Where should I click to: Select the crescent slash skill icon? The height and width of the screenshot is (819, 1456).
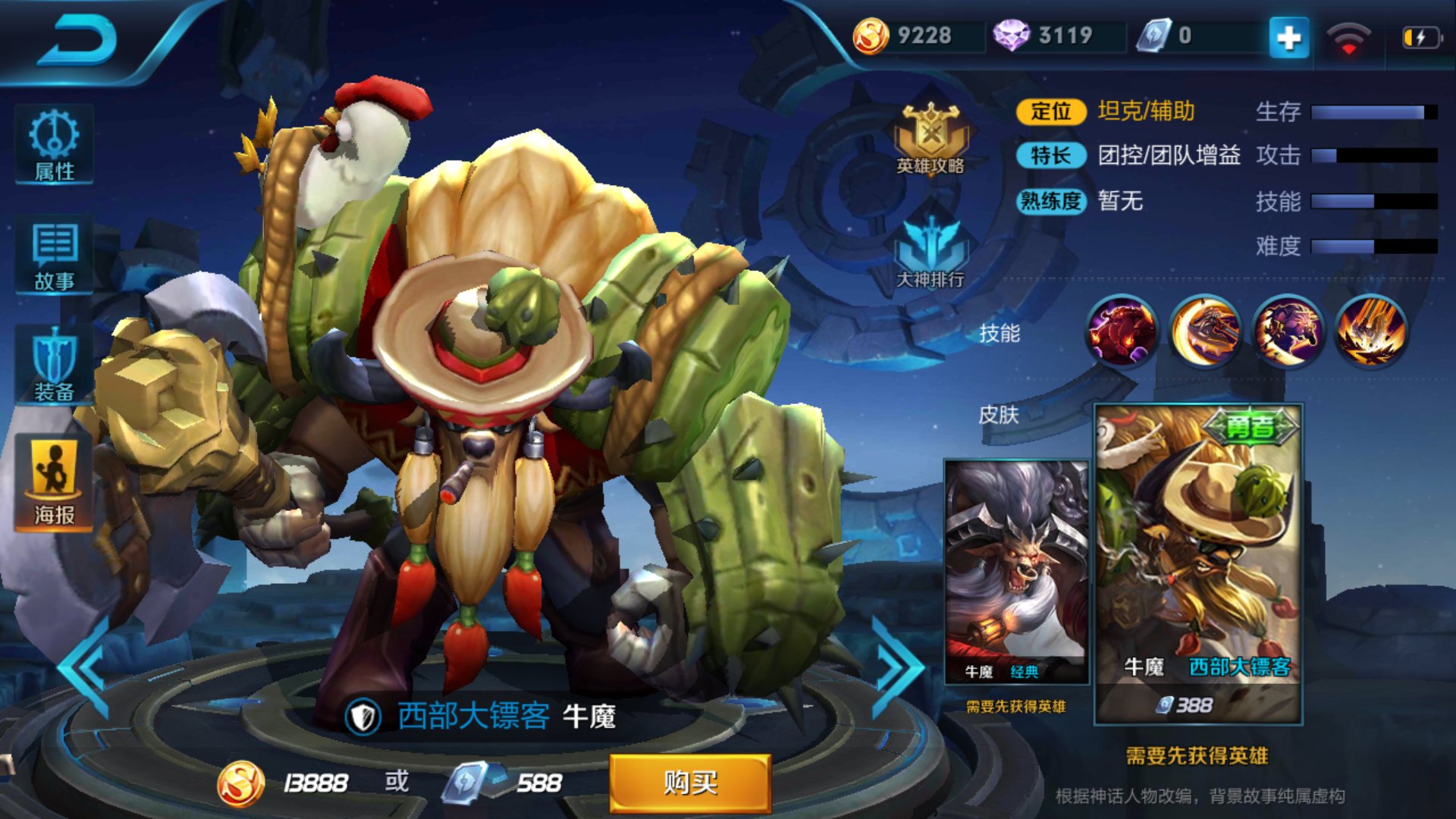coord(1205,331)
